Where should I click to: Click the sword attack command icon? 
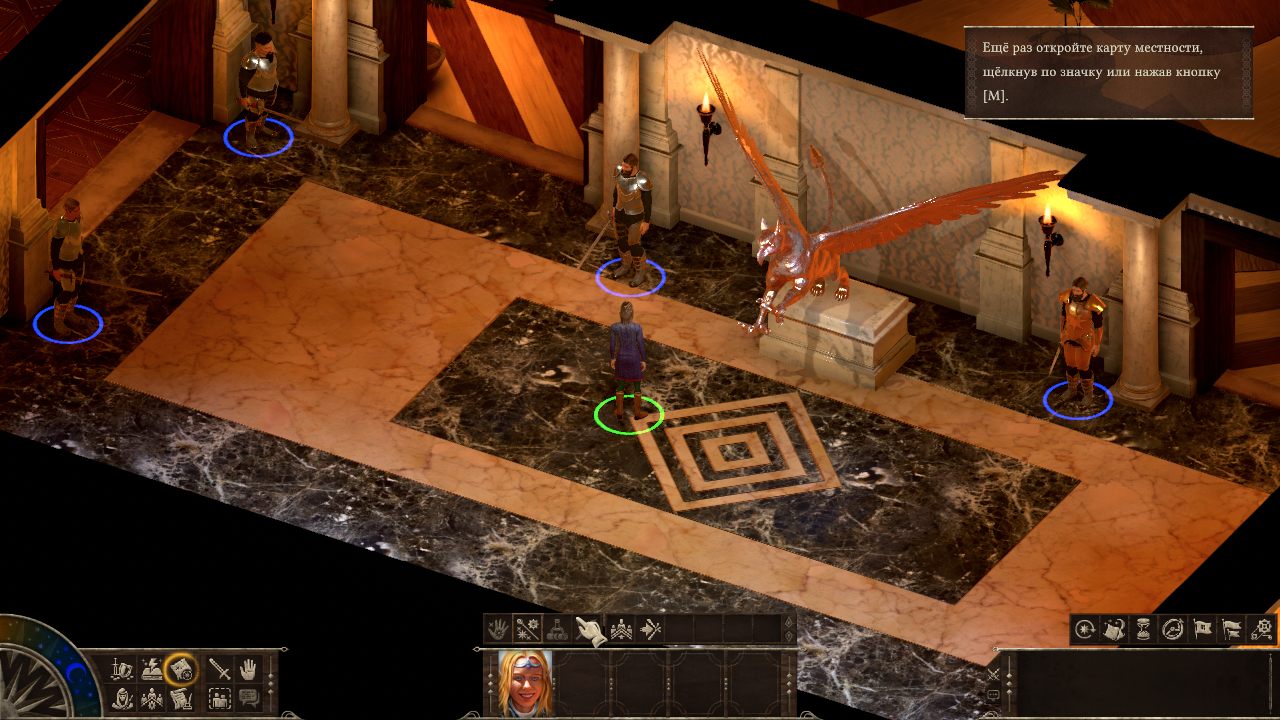click(x=220, y=668)
